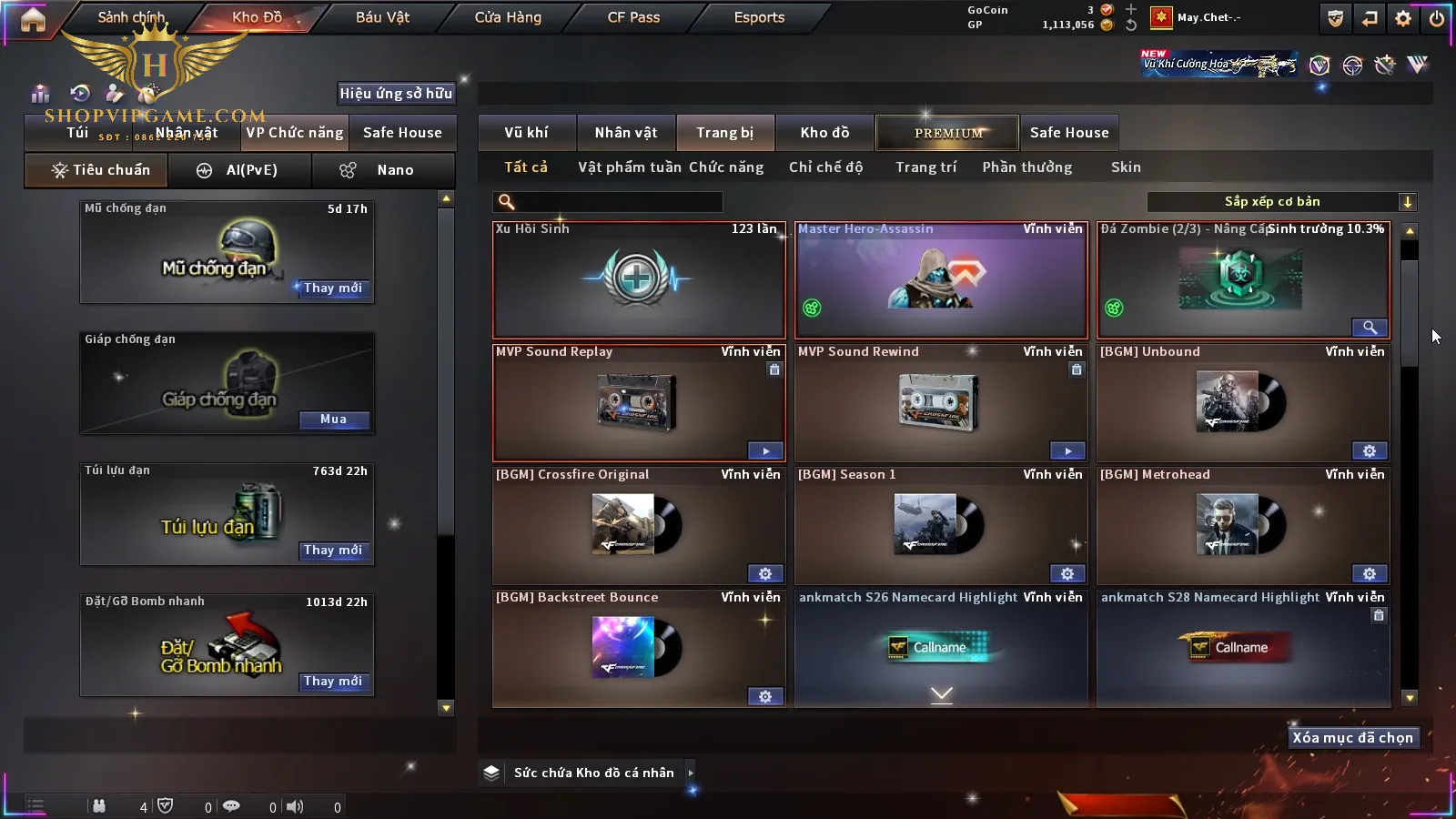
Task: Open the Cửa Hàng shop menu
Action: 508,17
